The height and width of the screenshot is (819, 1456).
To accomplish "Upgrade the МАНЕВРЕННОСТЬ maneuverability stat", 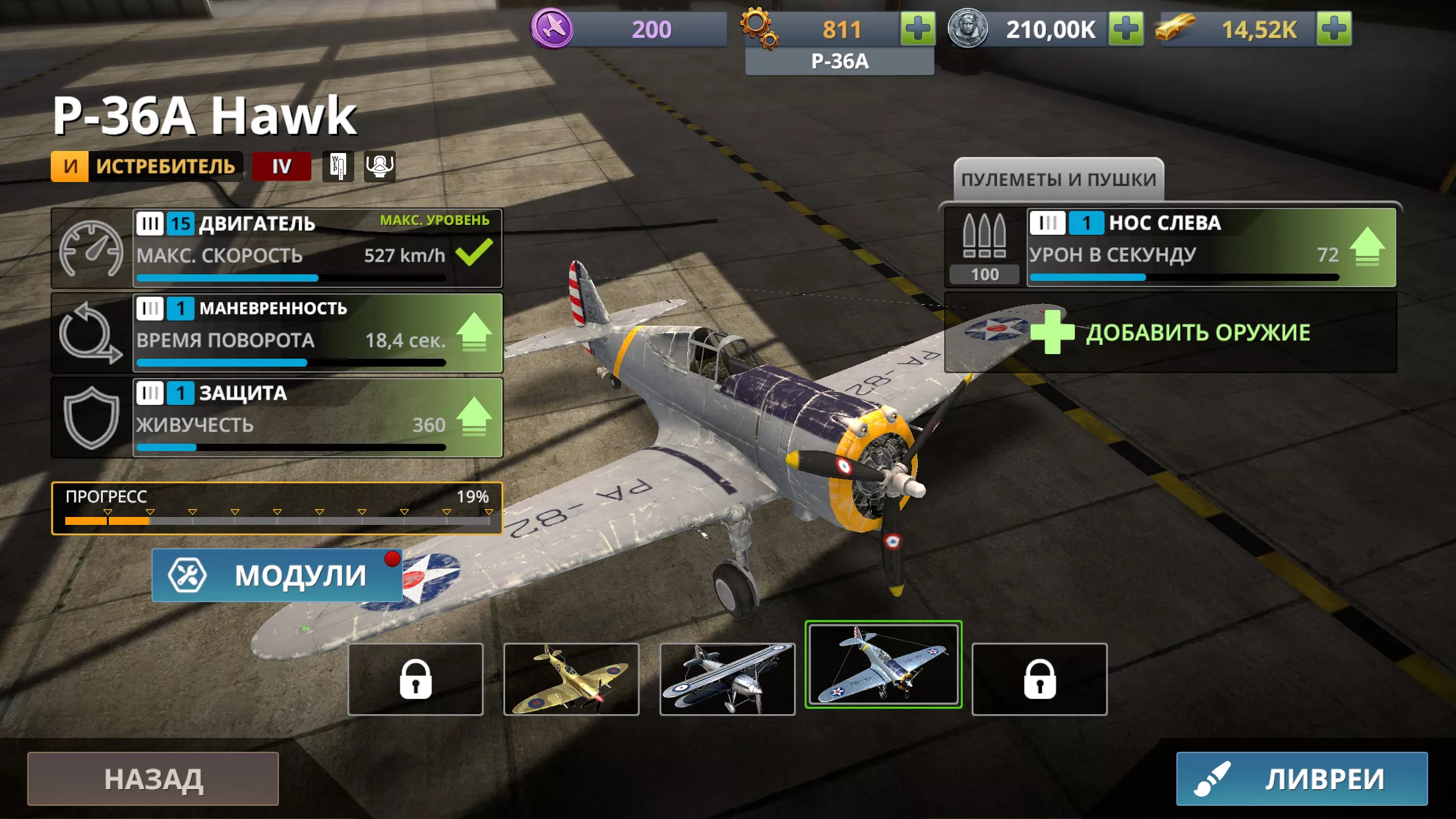I will click(x=473, y=332).
